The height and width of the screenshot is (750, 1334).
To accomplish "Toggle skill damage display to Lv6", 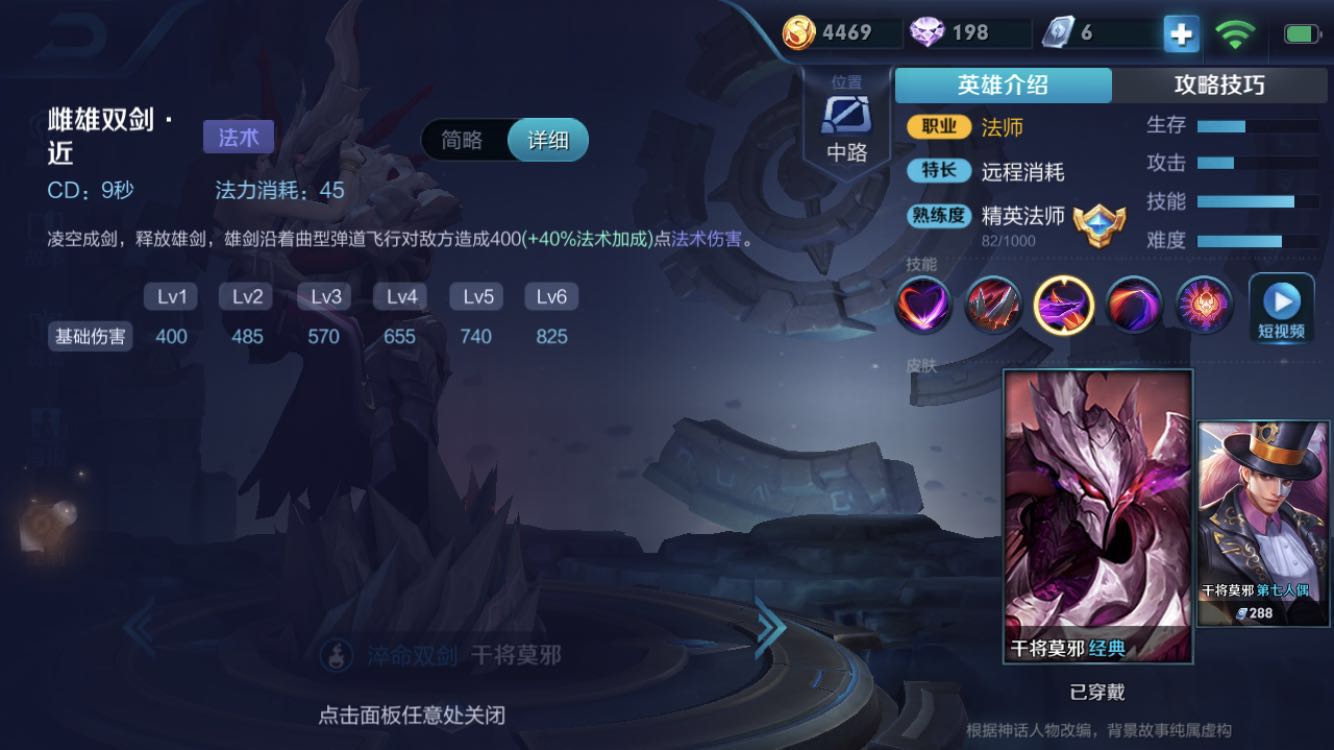I will tap(552, 296).
